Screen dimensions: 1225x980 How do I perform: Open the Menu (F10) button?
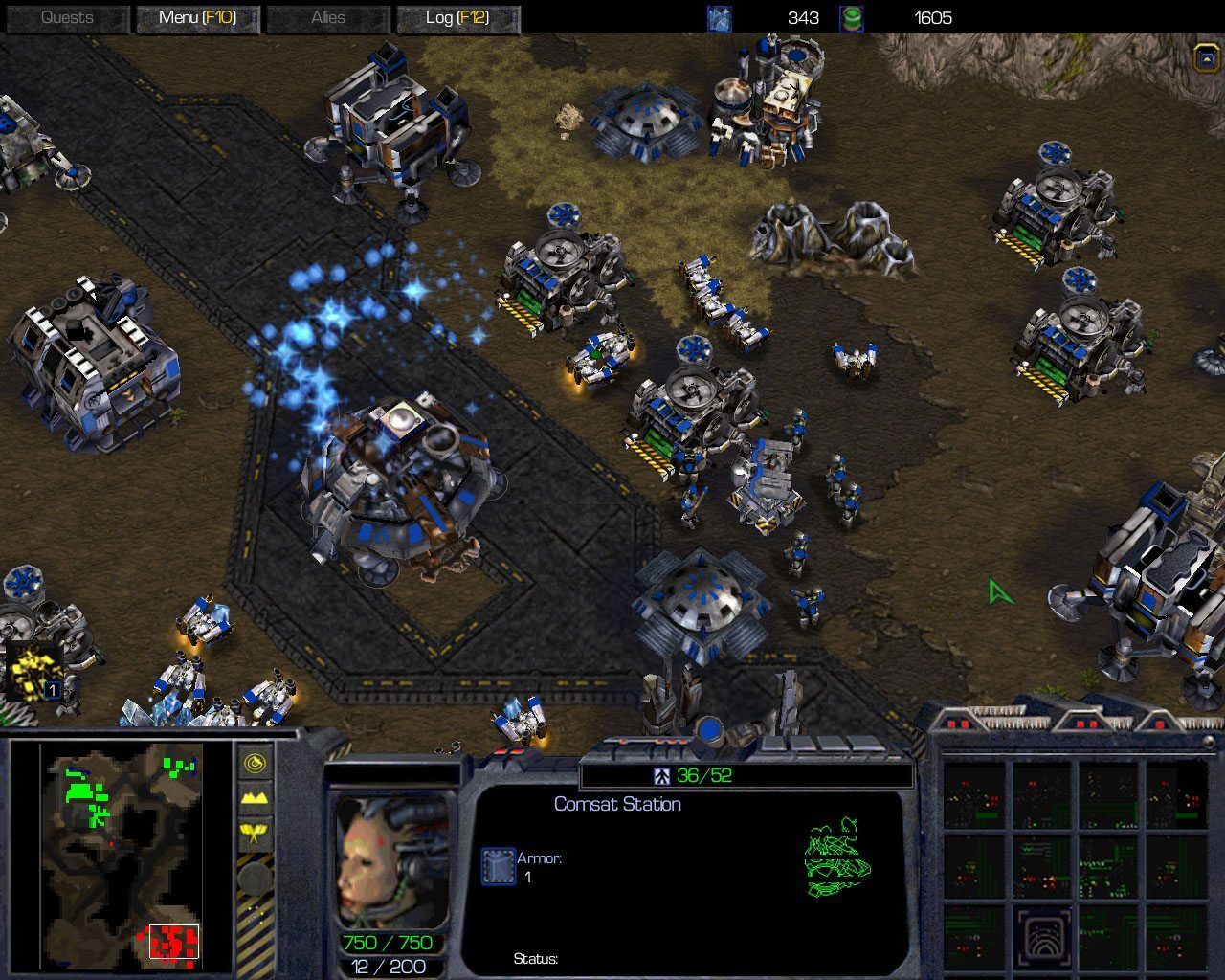coord(197,18)
